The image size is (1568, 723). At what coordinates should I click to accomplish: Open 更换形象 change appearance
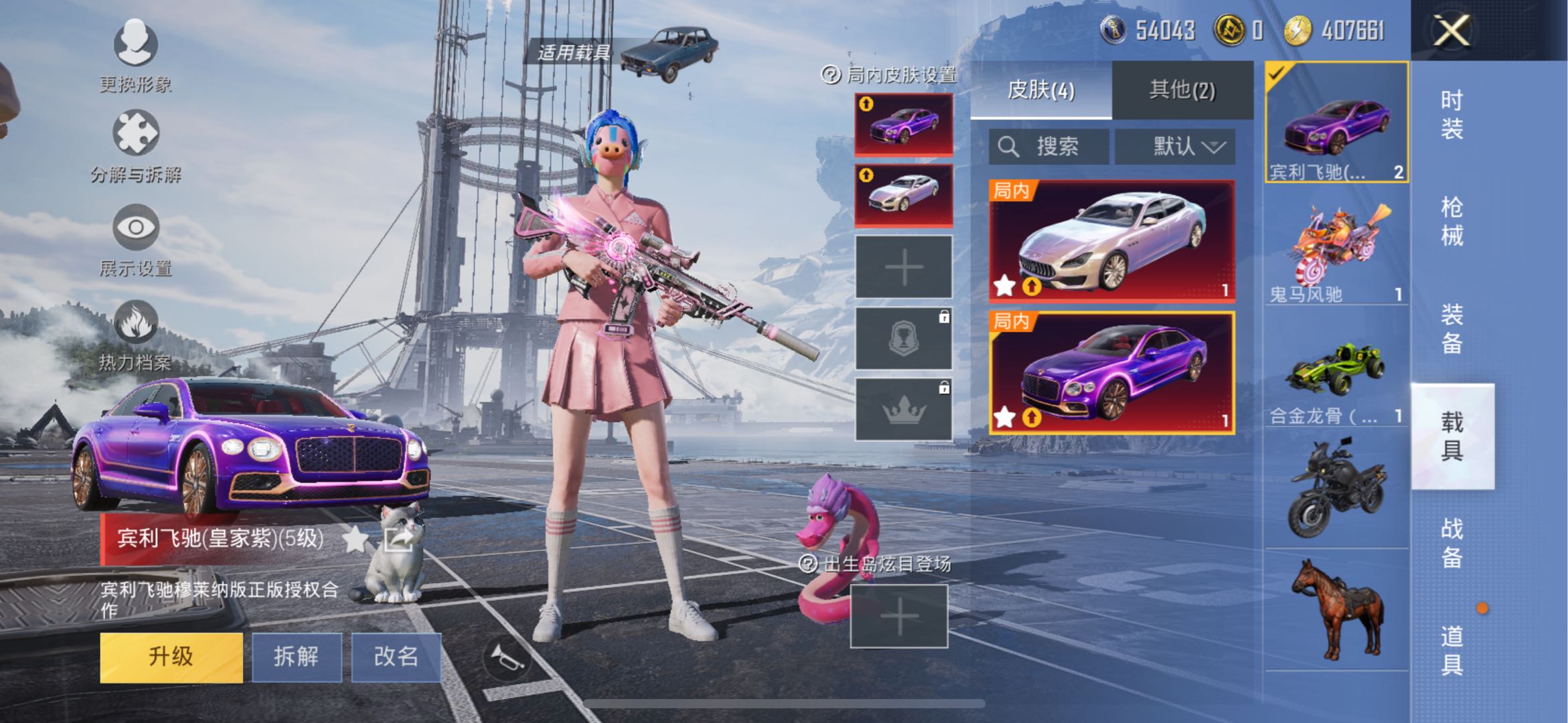(x=136, y=55)
